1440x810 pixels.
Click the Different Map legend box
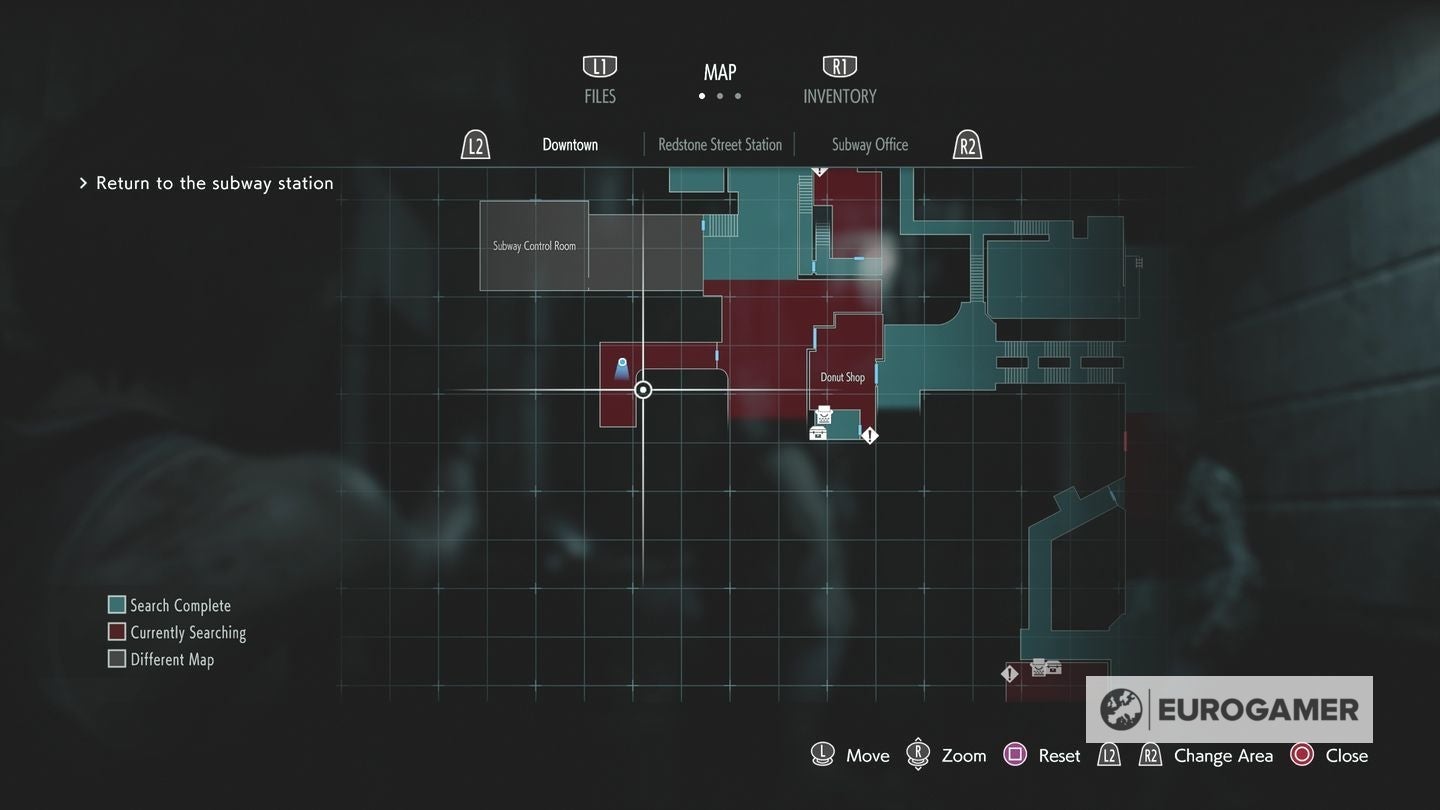(116, 658)
